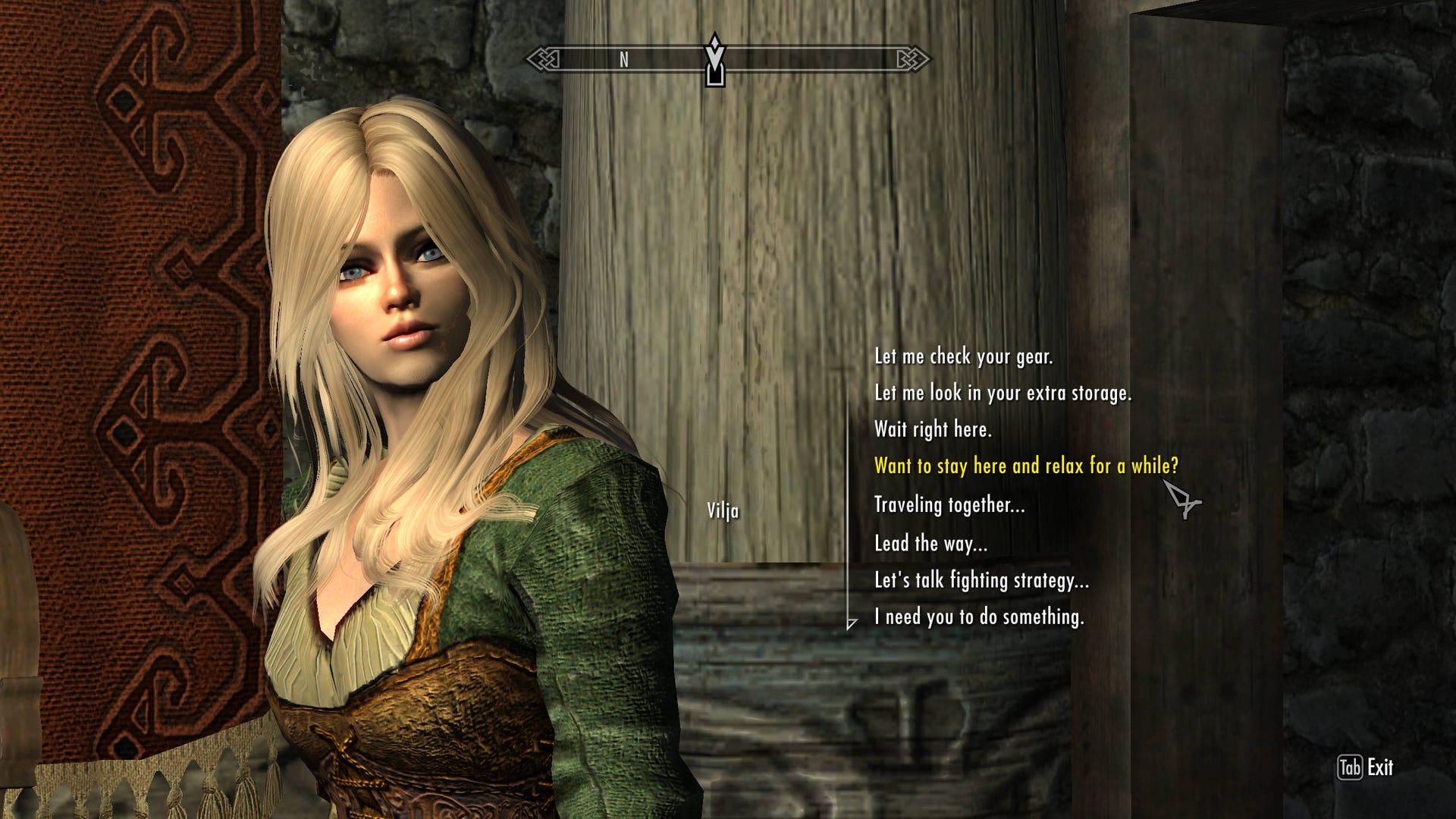The width and height of the screenshot is (1456, 819).
Task: Tell Vilja "Wait right here."
Action: click(x=932, y=429)
